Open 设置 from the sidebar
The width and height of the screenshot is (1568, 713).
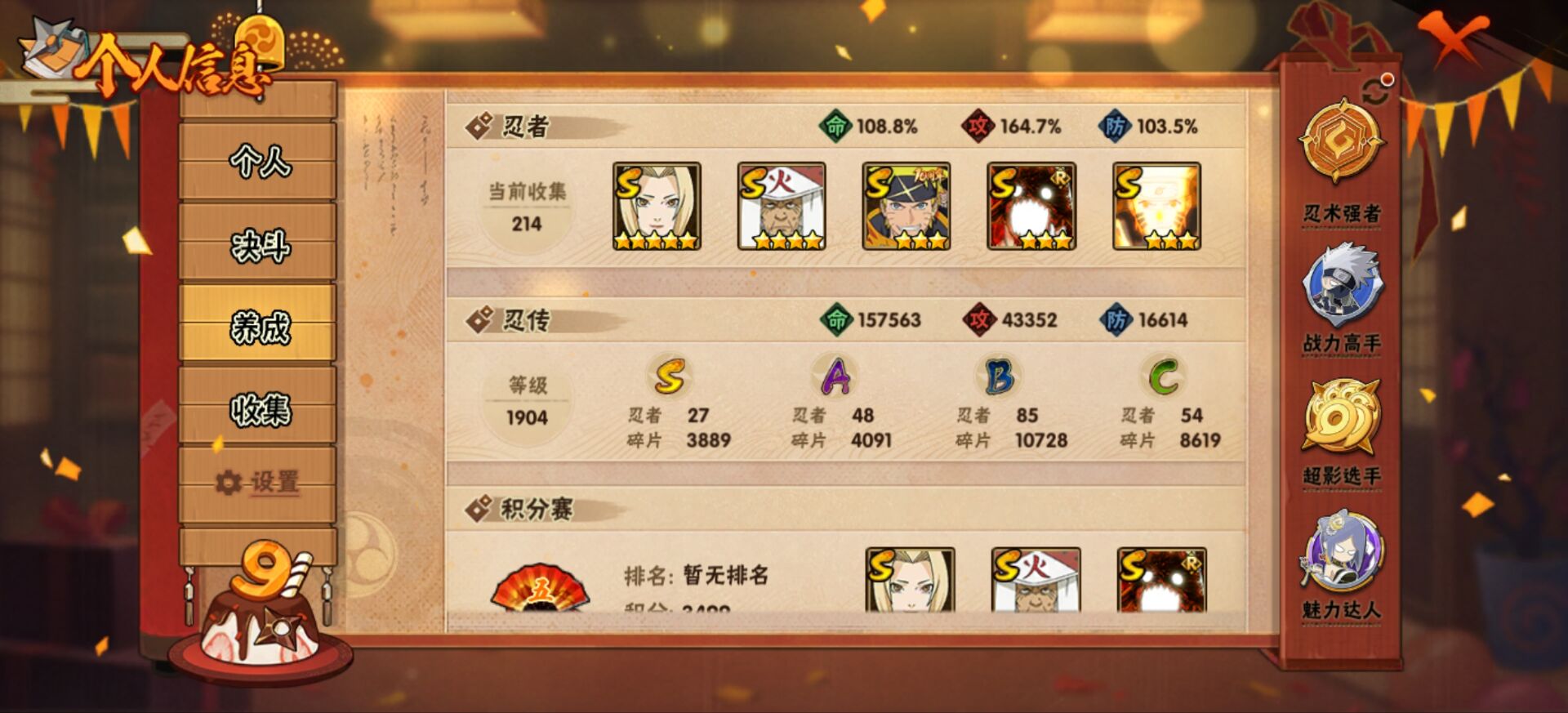(x=264, y=484)
